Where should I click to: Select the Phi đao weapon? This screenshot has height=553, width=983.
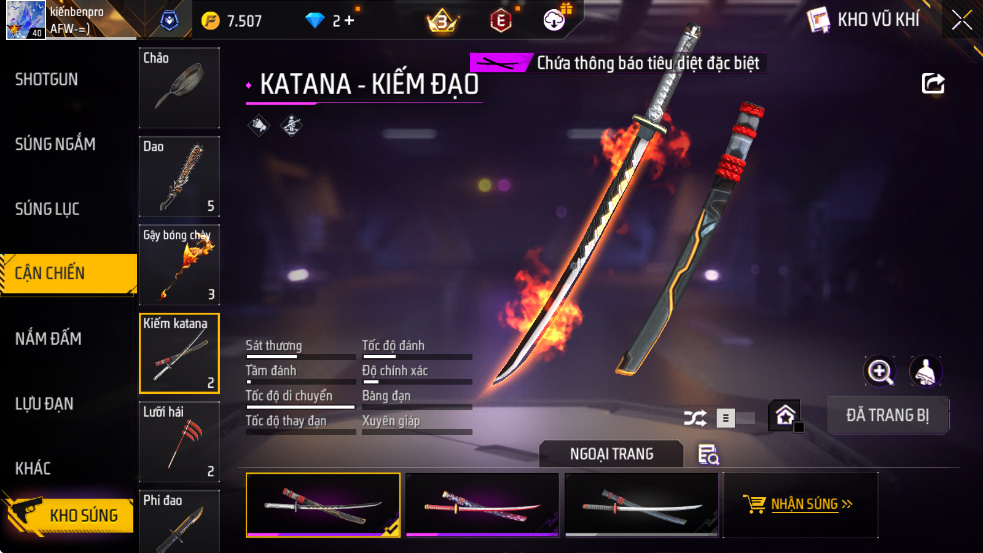click(x=179, y=521)
